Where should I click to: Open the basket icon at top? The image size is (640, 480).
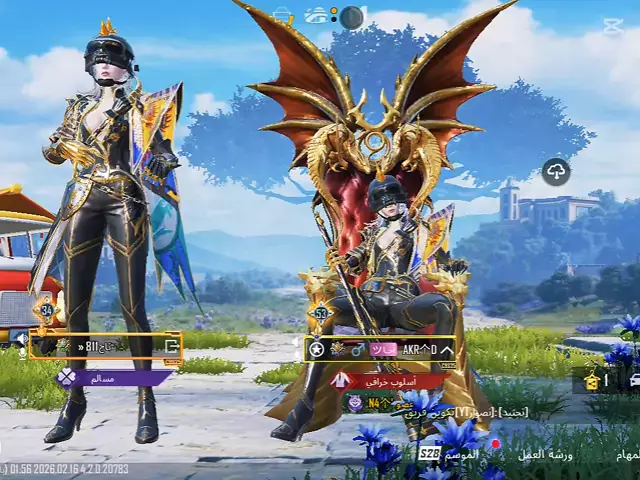click(283, 16)
